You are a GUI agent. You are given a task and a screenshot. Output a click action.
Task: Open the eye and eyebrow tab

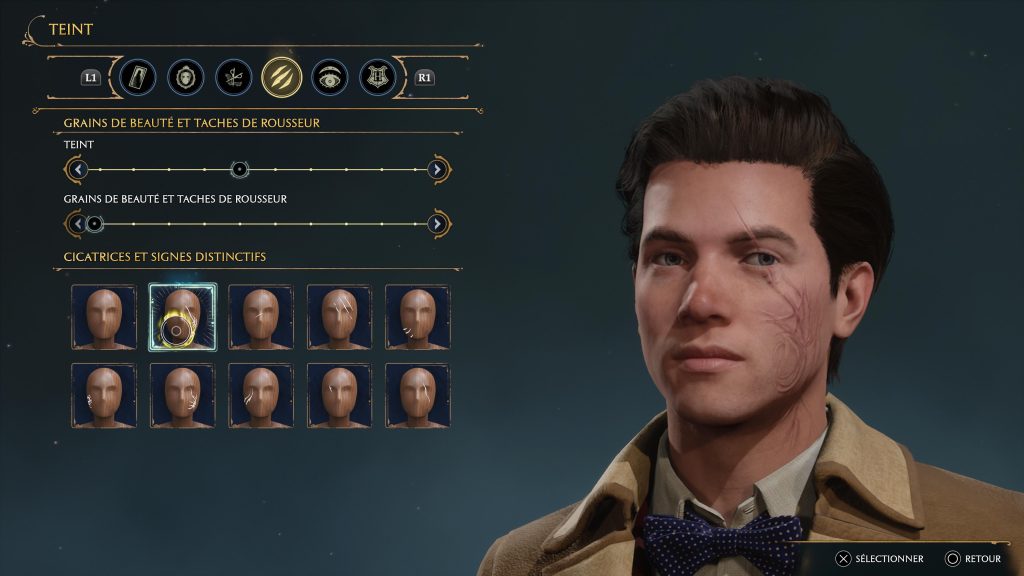(330, 77)
